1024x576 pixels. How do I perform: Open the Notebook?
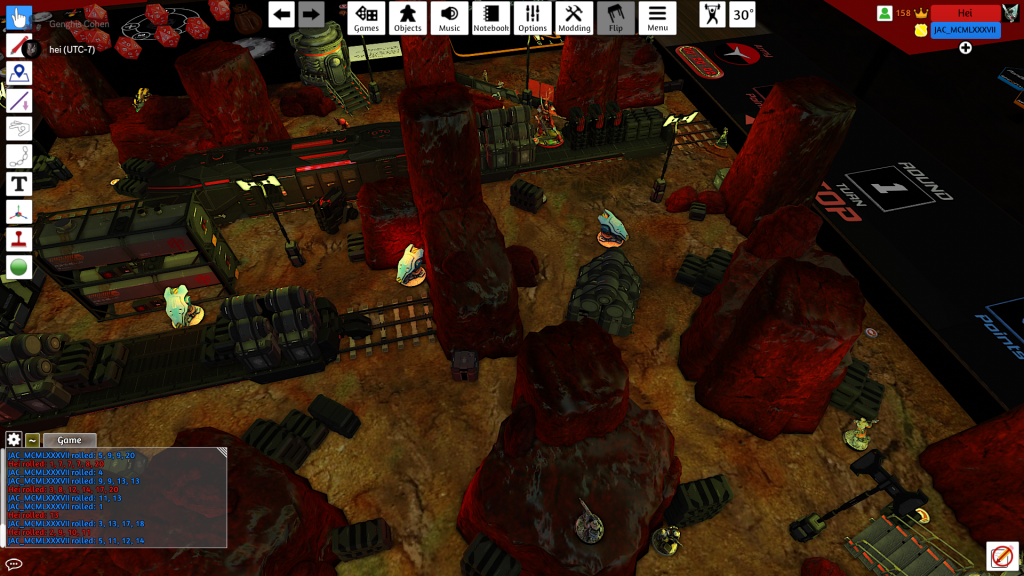(x=491, y=17)
